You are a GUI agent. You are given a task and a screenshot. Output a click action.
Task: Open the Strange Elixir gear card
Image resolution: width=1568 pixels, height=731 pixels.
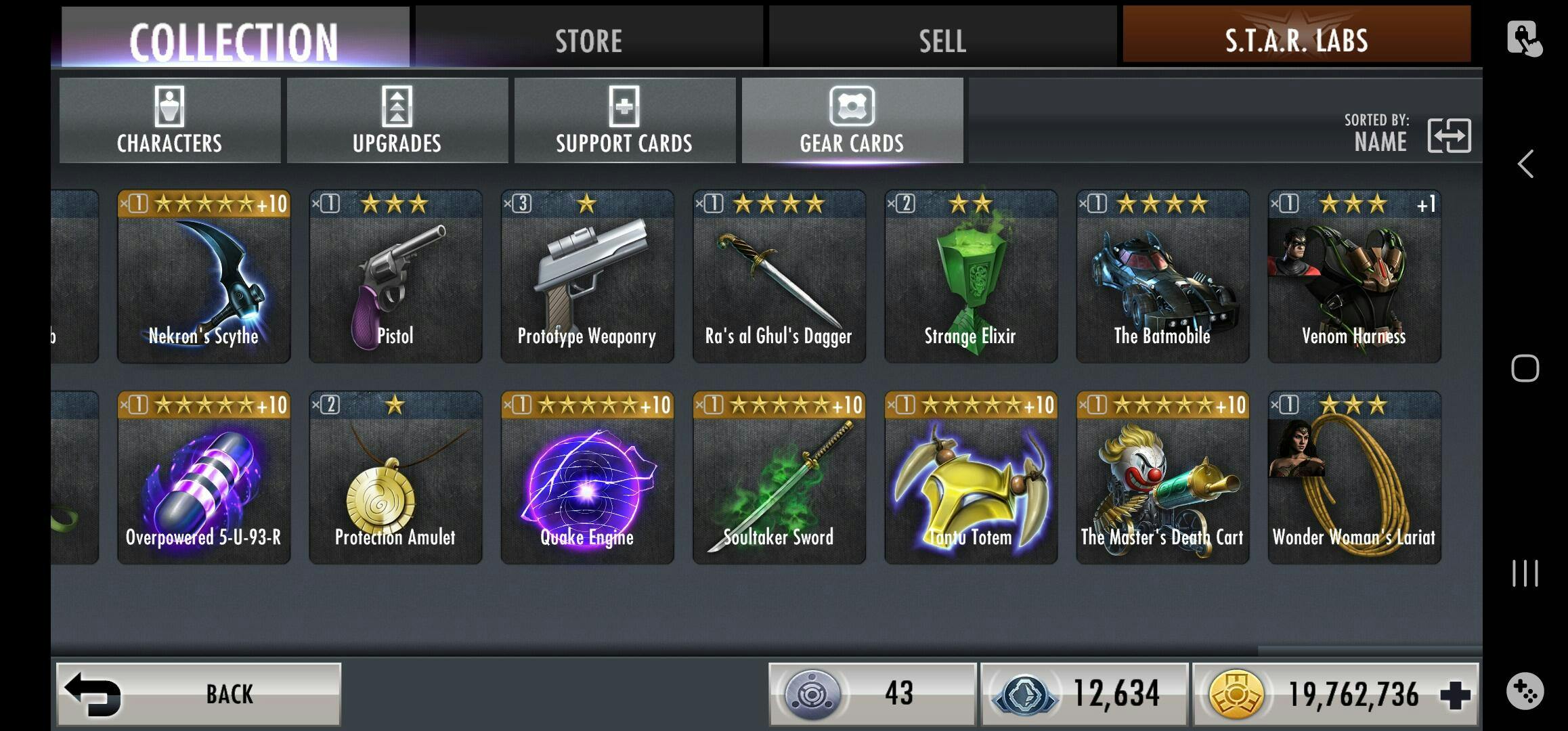click(970, 276)
